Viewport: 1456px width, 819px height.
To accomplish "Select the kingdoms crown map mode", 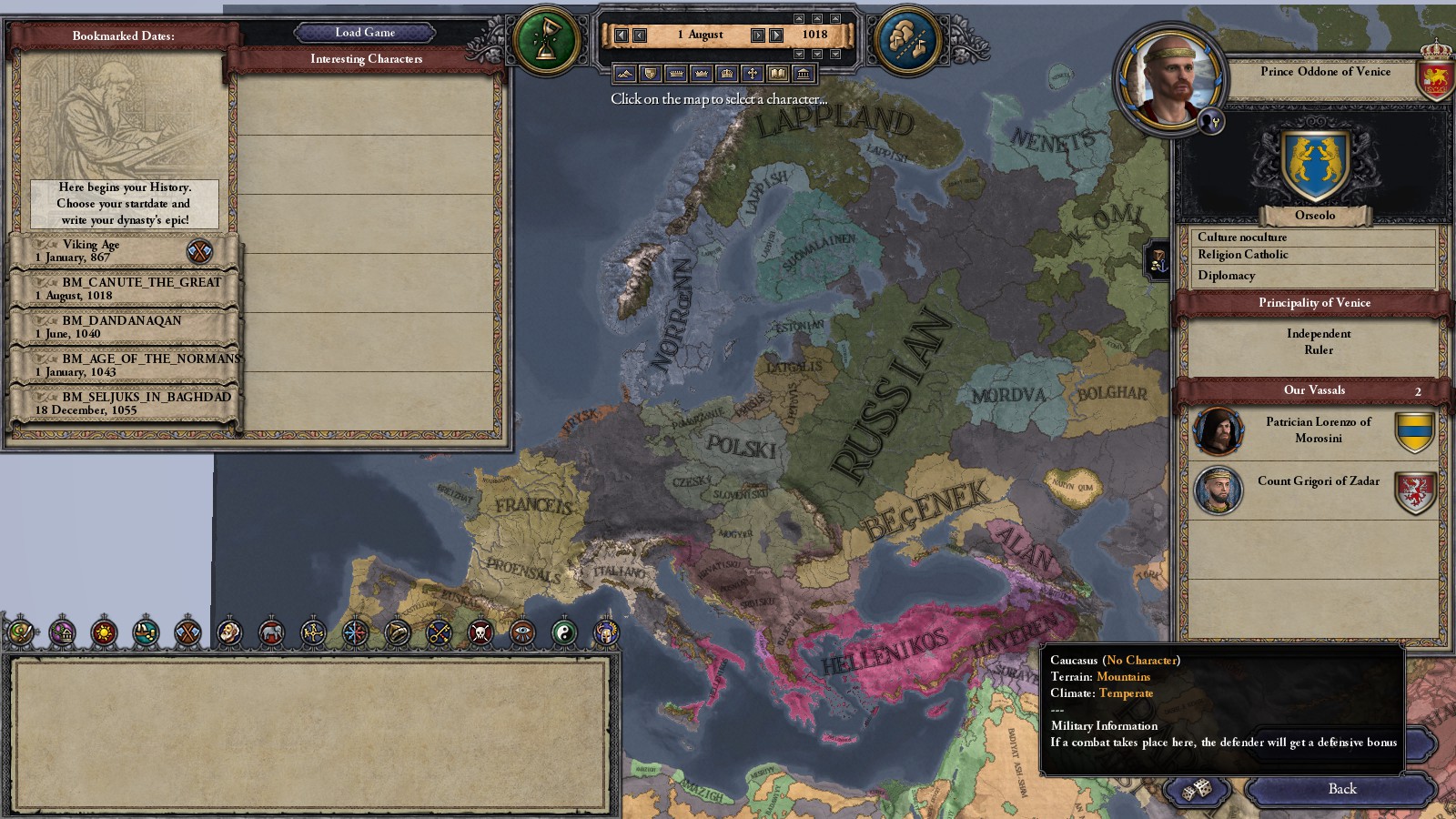I will click(x=701, y=72).
